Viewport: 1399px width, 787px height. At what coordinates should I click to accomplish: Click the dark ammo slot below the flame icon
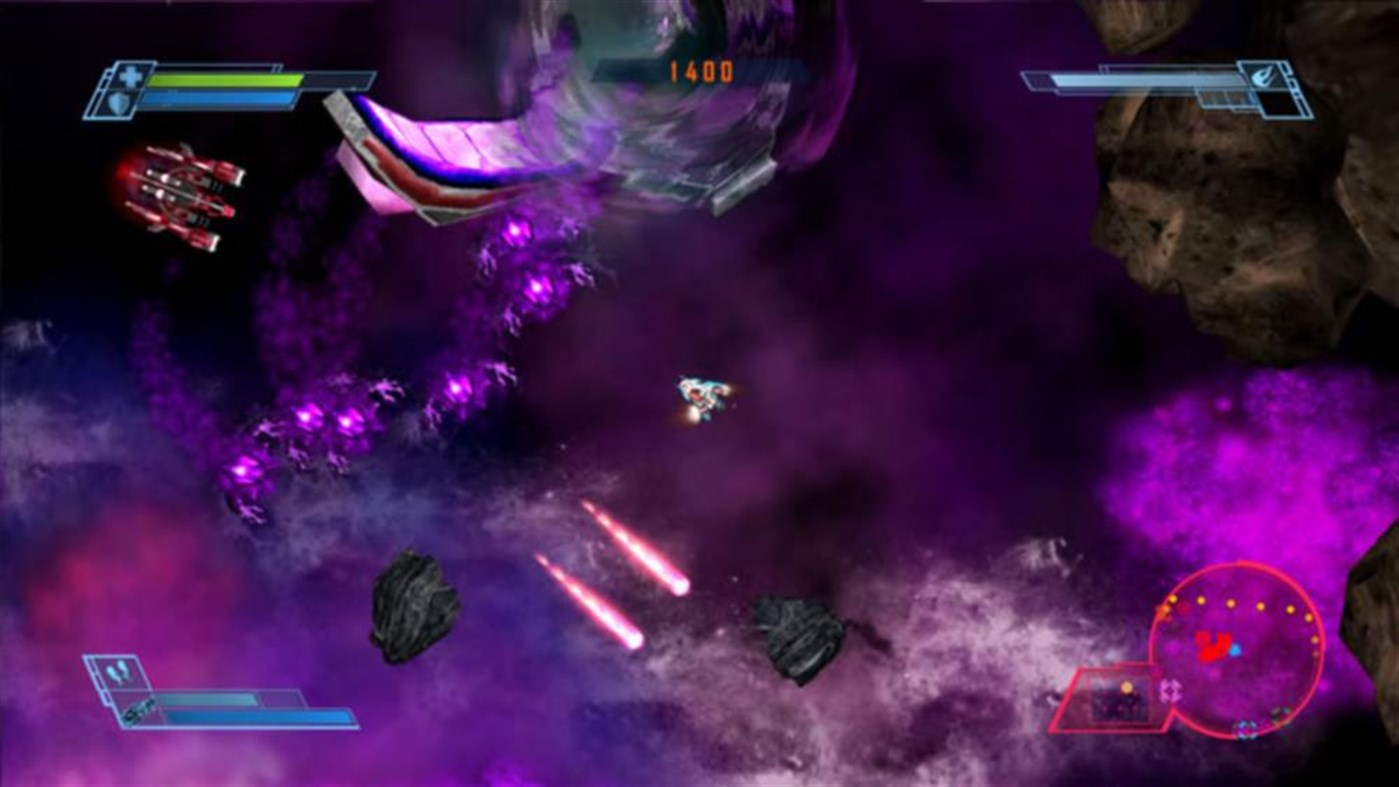click(1278, 104)
